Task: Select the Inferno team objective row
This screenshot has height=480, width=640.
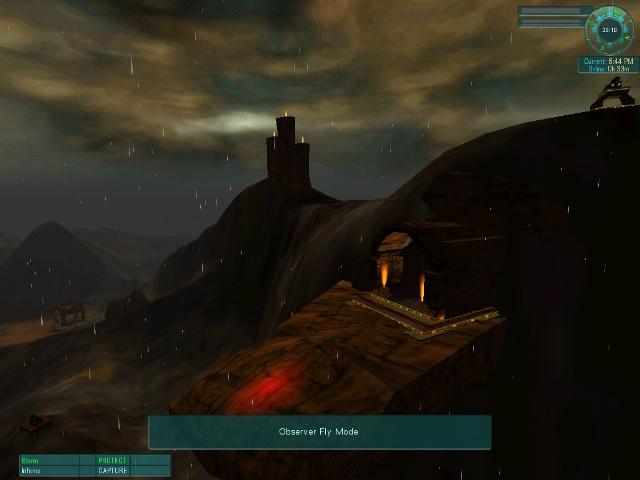Action: 94,470
